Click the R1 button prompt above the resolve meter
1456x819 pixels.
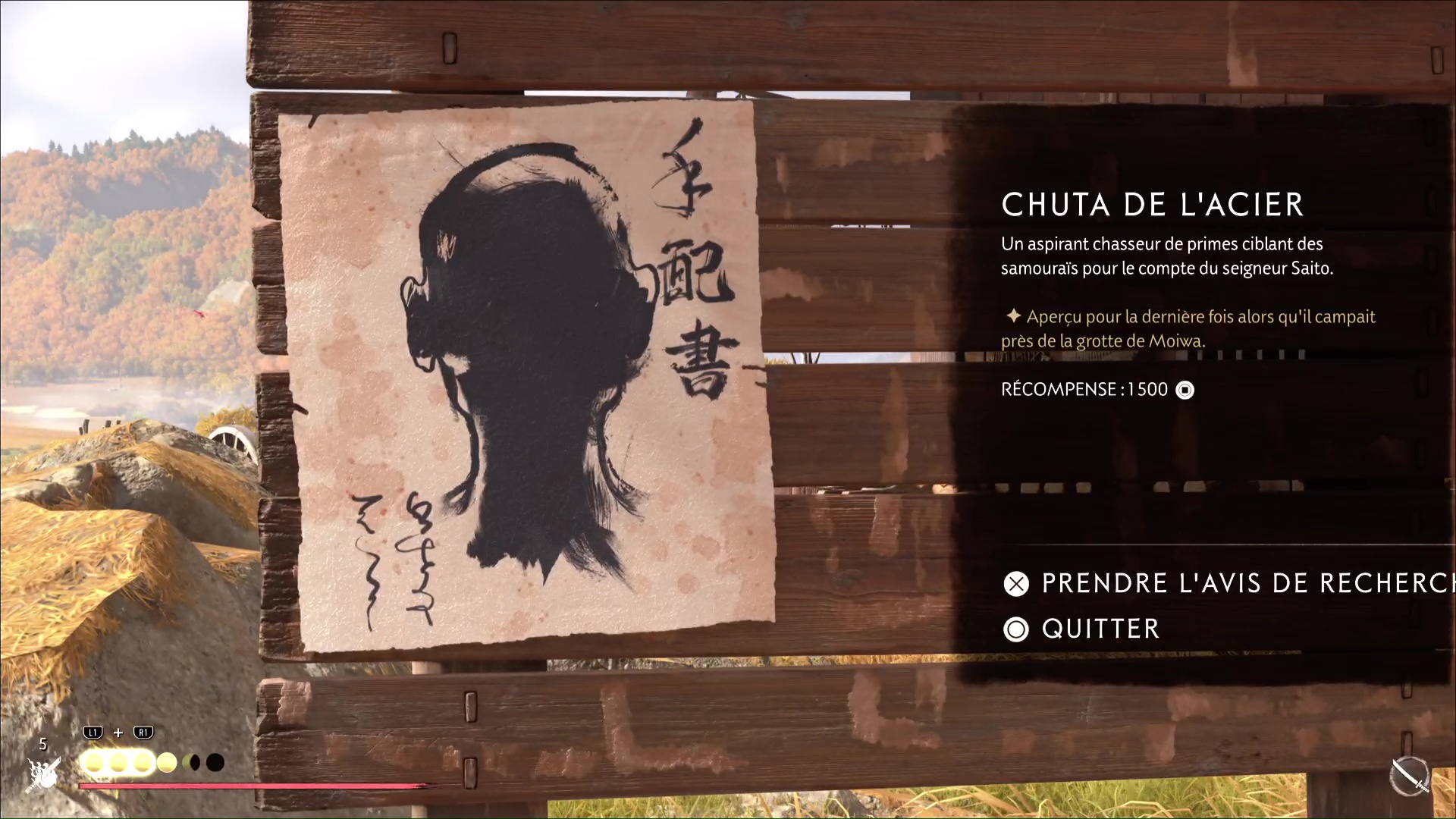tap(143, 733)
